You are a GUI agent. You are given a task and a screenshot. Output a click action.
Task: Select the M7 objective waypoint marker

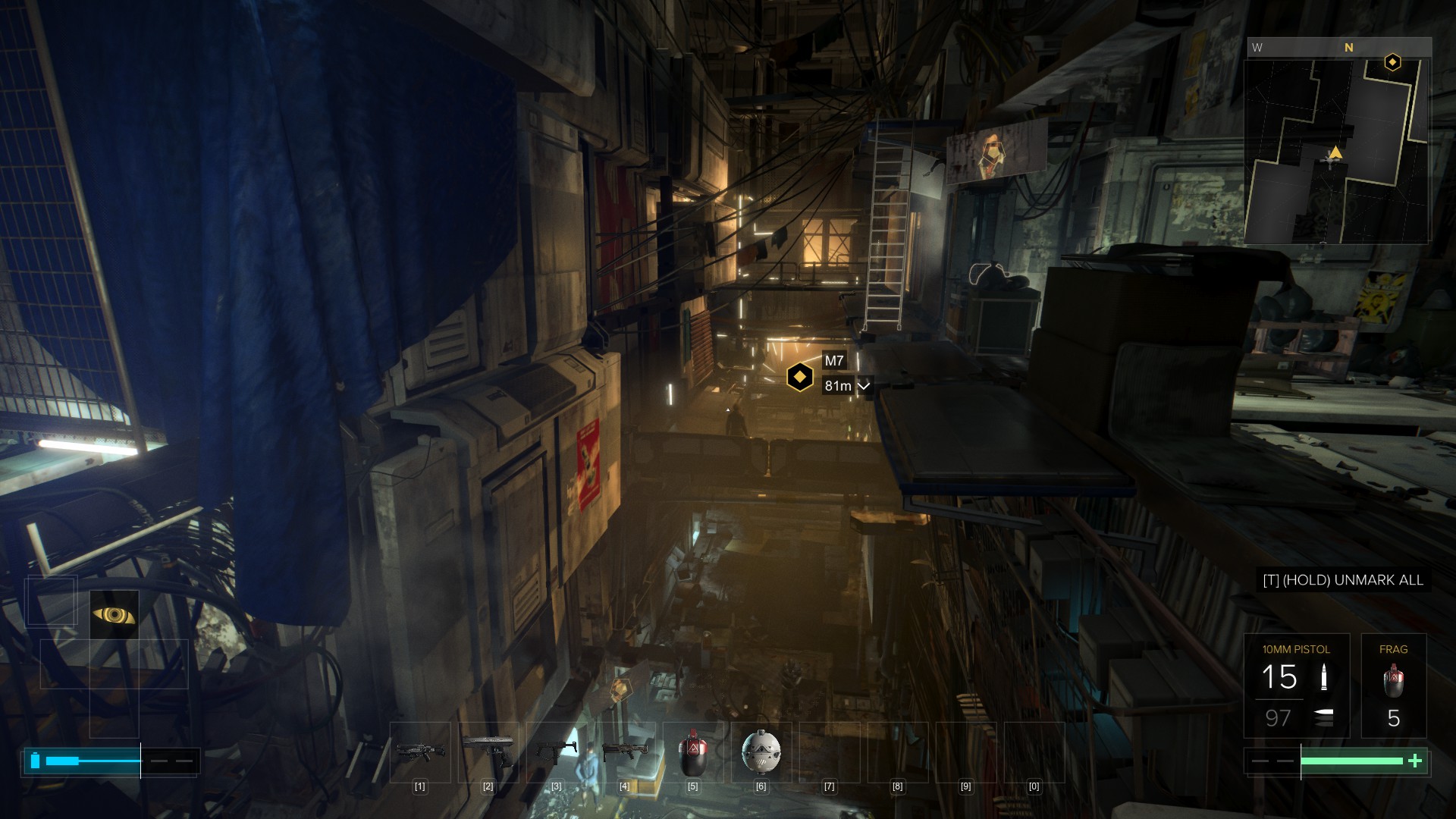[799, 377]
